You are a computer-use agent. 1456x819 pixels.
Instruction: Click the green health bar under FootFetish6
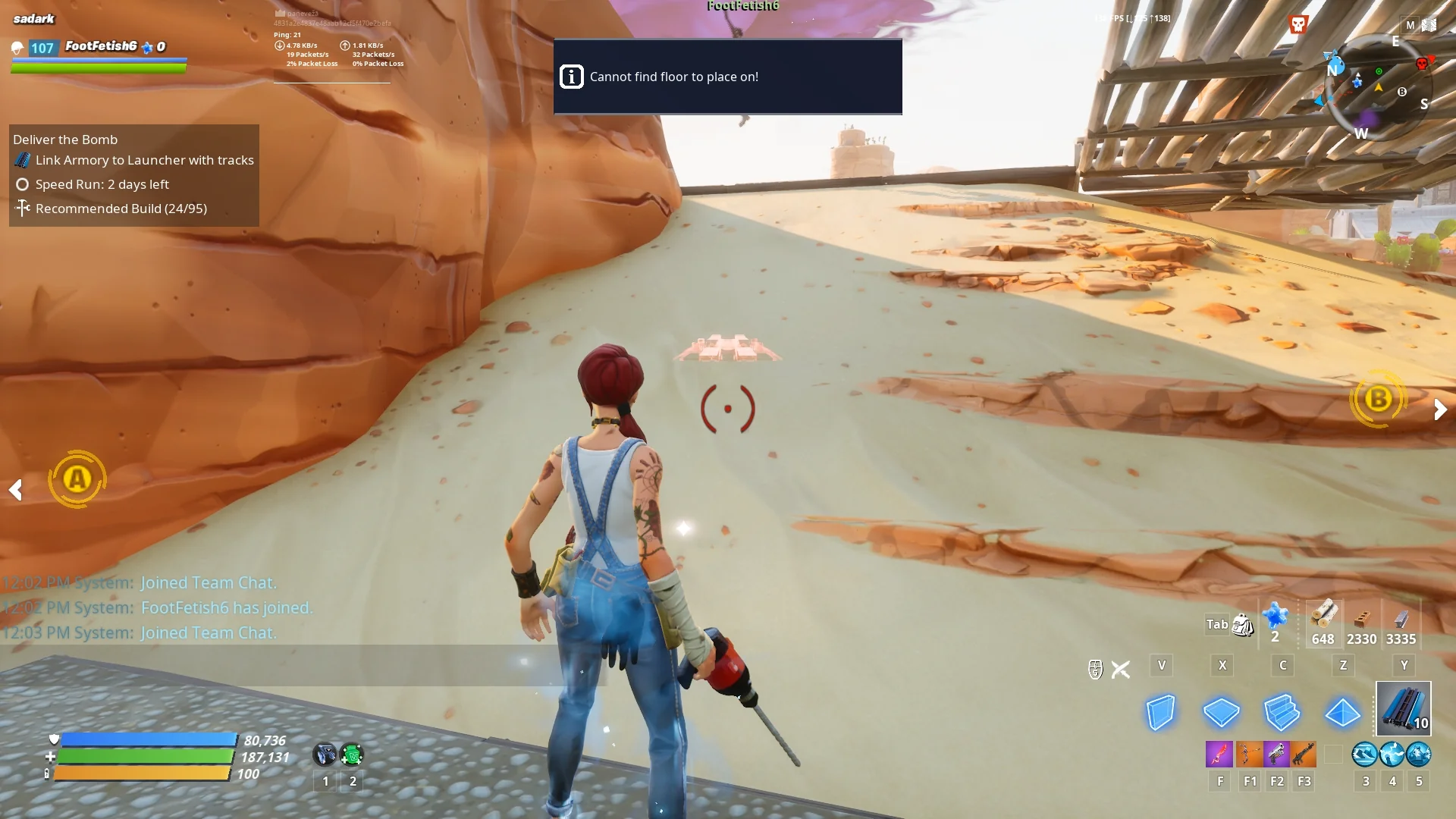point(97,67)
